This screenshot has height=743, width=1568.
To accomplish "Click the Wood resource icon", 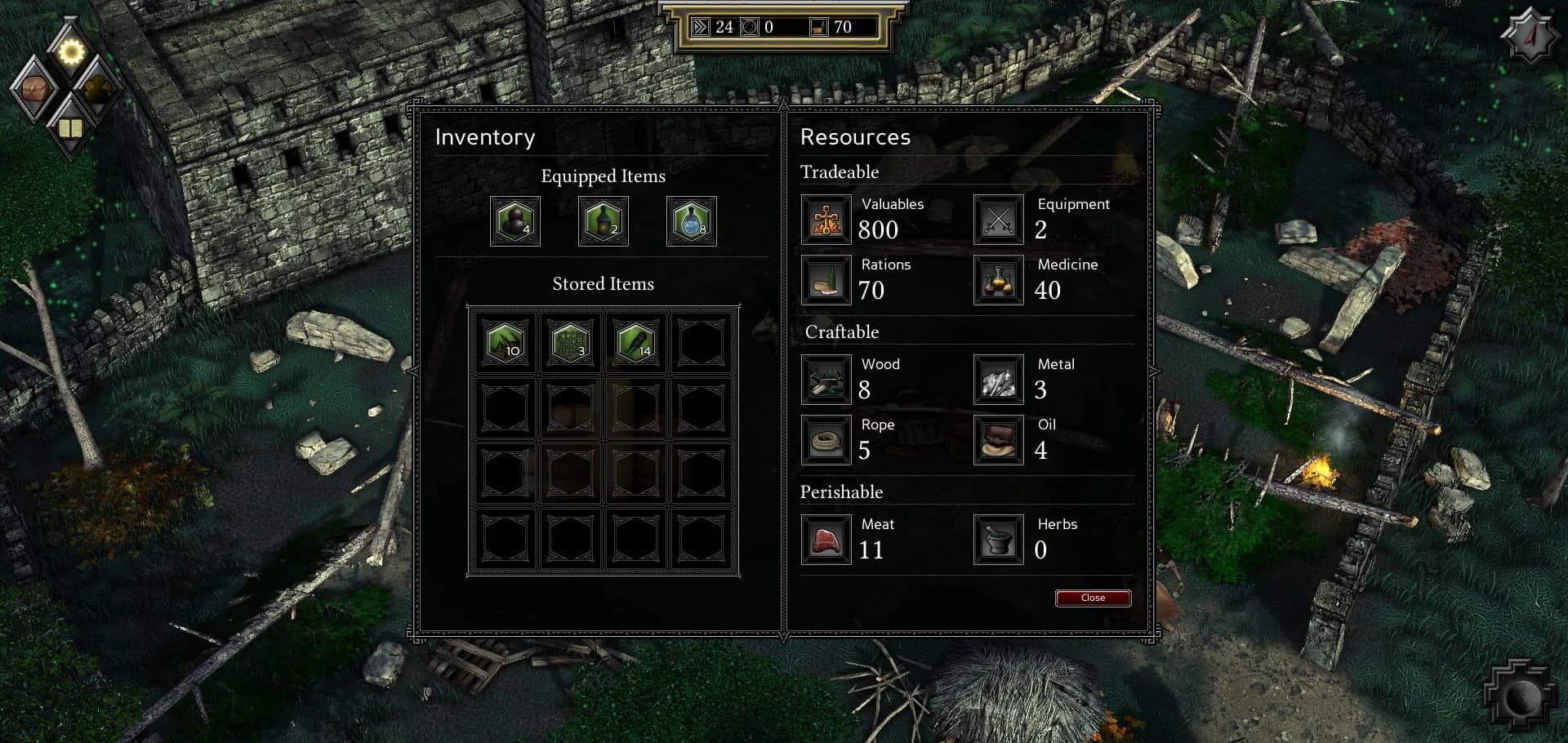I will (826, 380).
